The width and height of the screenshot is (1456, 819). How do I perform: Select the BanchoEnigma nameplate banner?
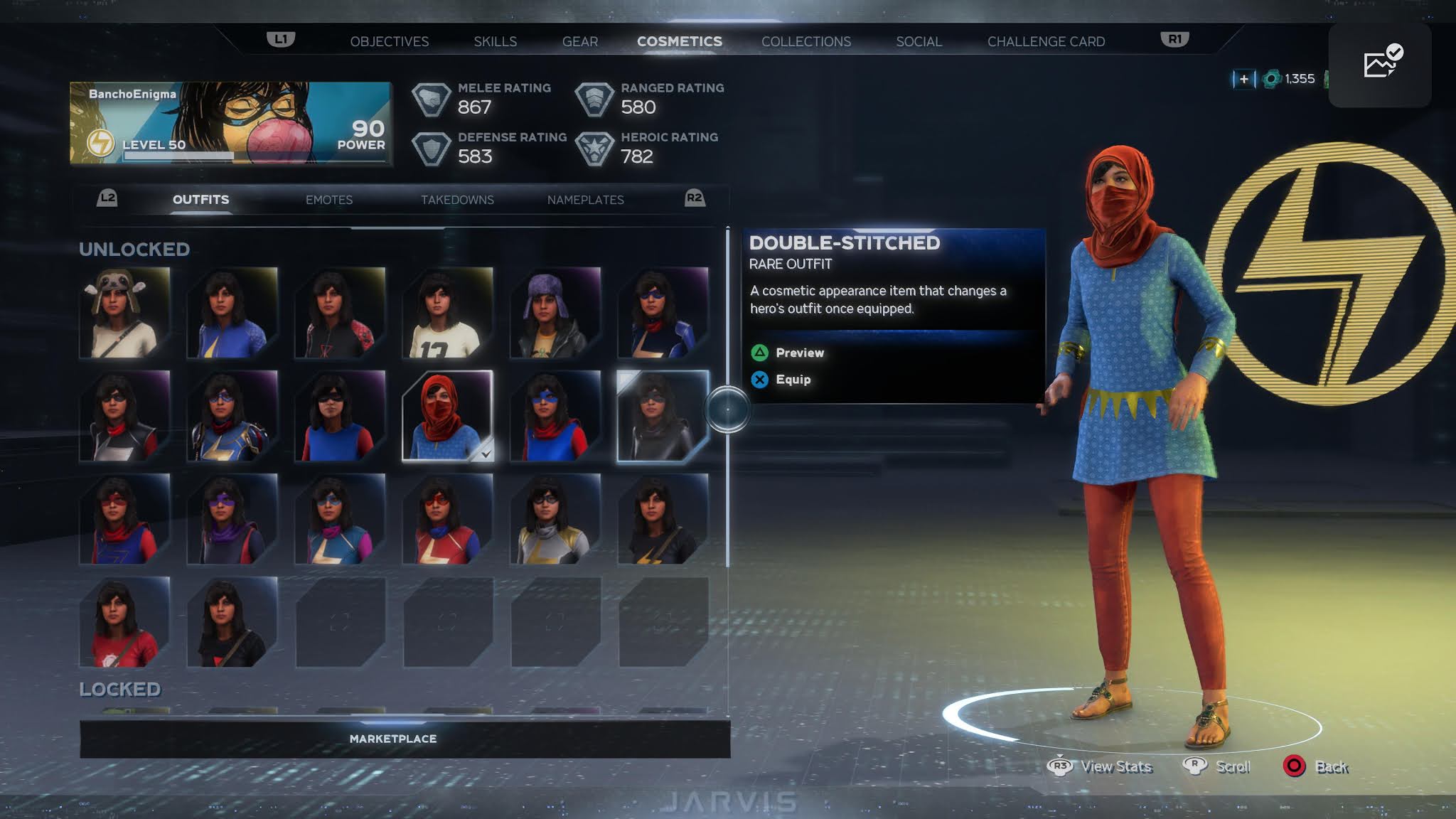[x=231, y=123]
